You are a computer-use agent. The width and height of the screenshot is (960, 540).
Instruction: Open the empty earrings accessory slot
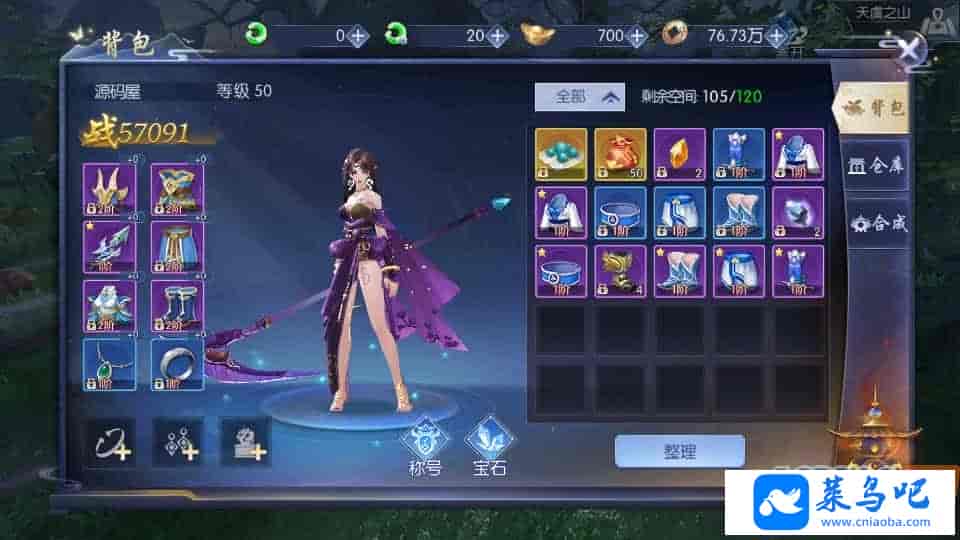[177, 440]
